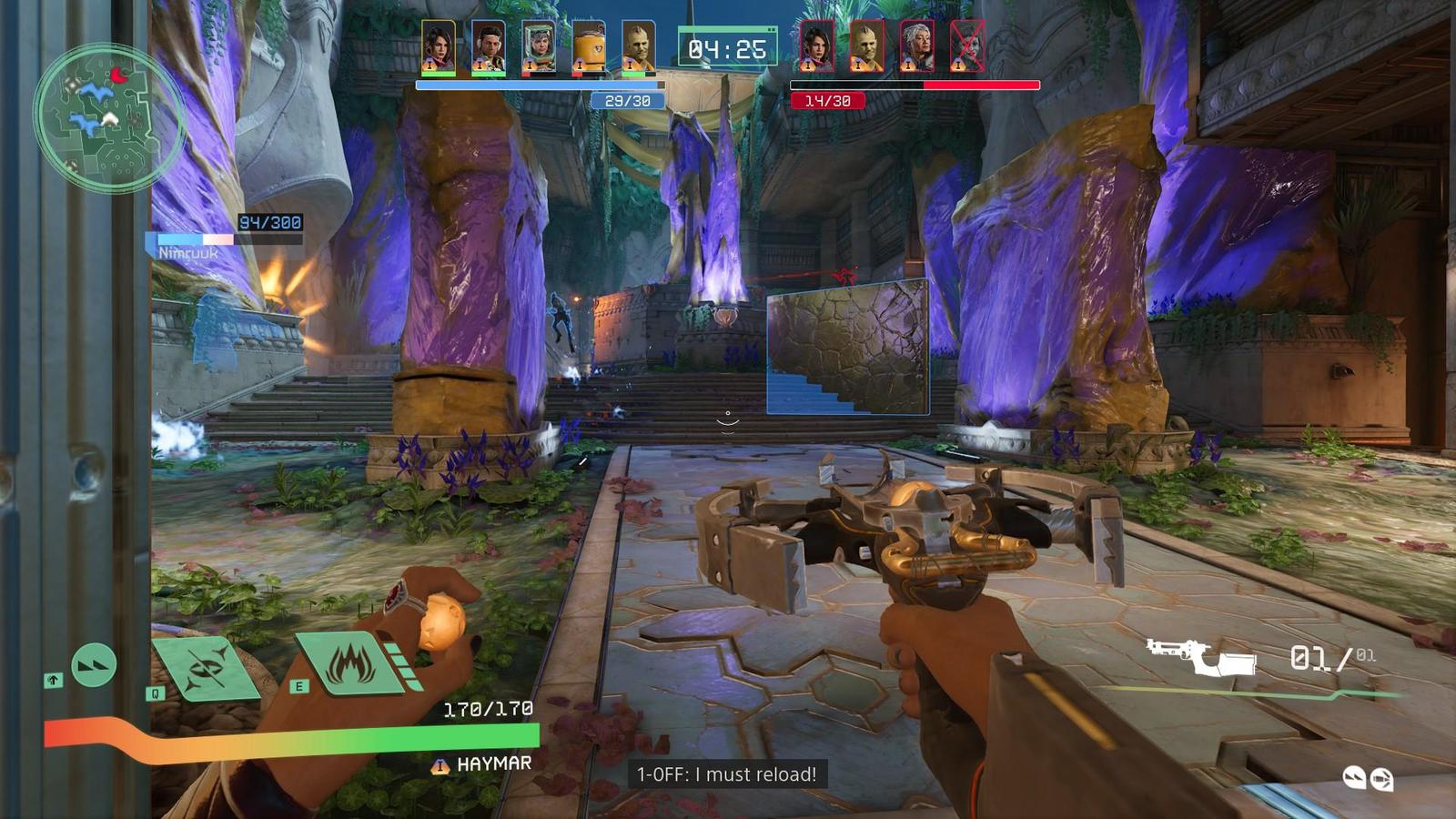
Task: Select the crossed-out eliminated enemy portrait
Action: (966, 47)
